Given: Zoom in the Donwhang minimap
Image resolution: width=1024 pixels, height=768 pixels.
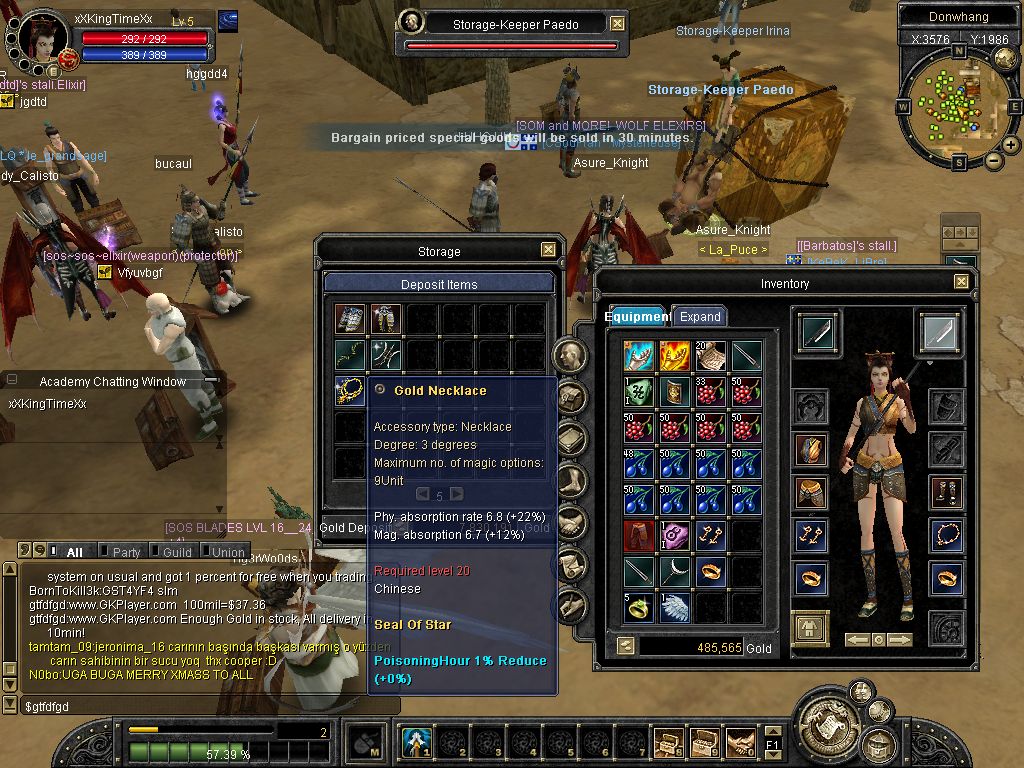Looking at the screenshot, I should click(1010, 145).
